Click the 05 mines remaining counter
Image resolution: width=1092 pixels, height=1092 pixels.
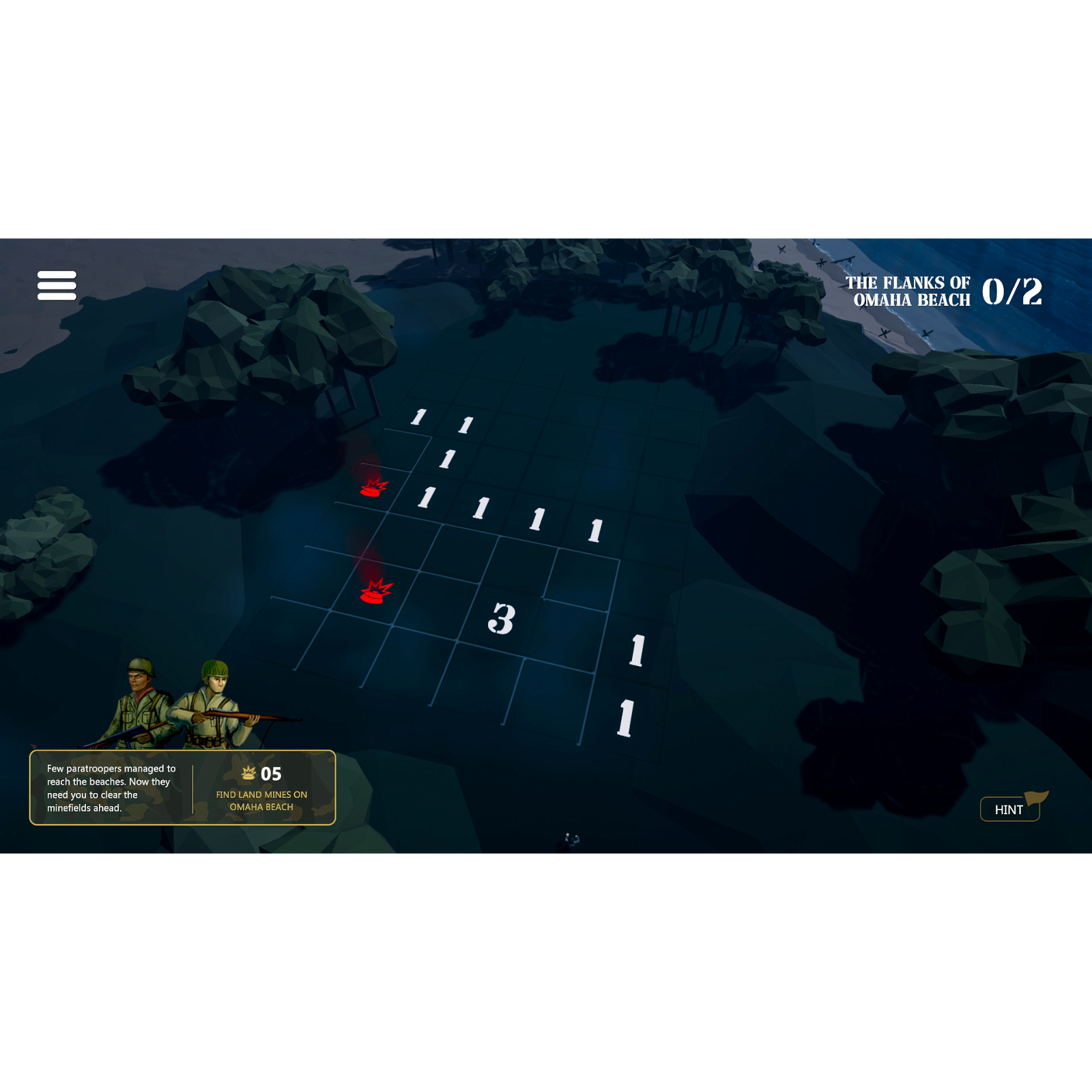click(270, 773)
